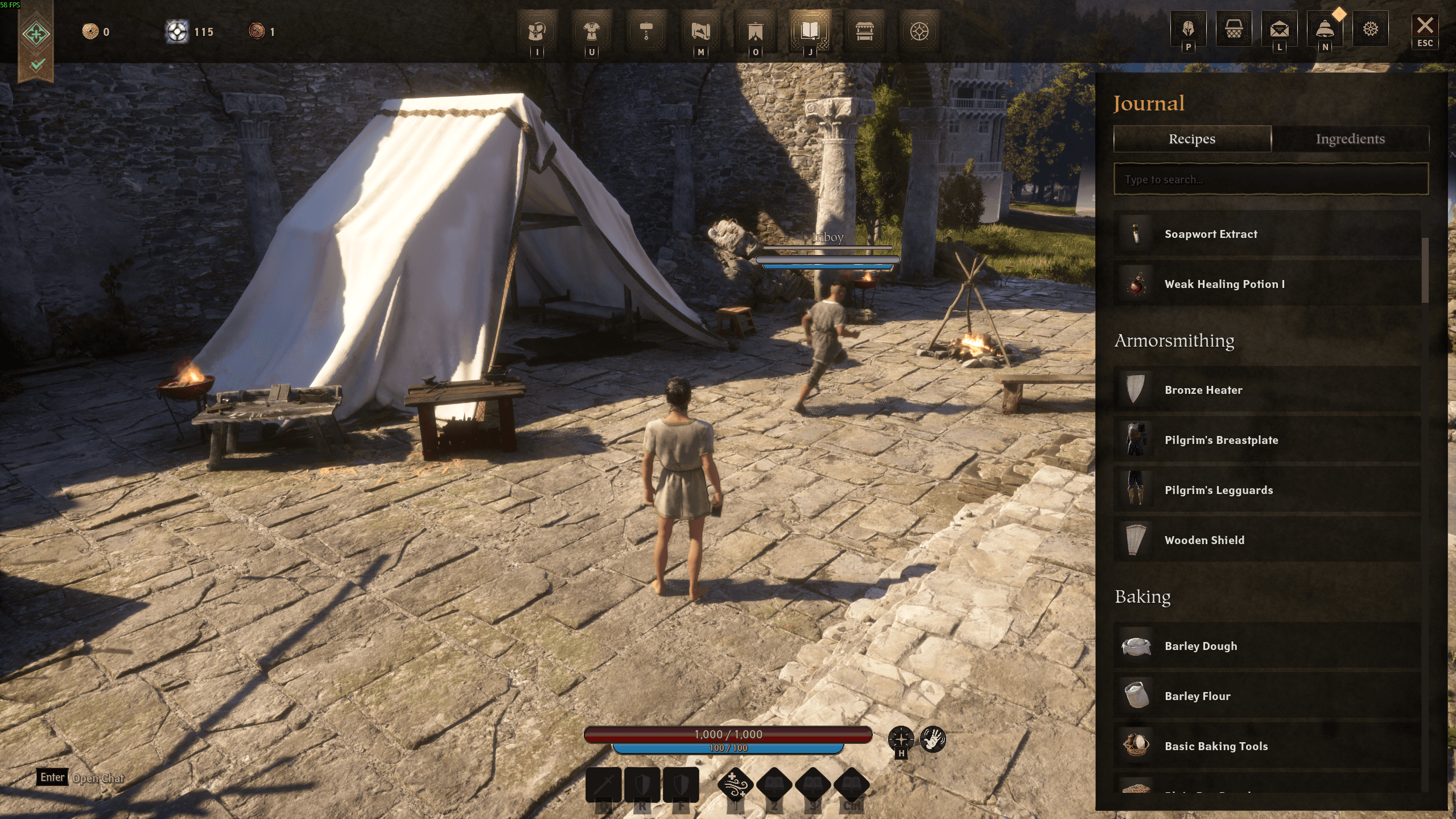Focus the journal search field
This screenshot has width=1456, height=819.
coord(1271,179)
